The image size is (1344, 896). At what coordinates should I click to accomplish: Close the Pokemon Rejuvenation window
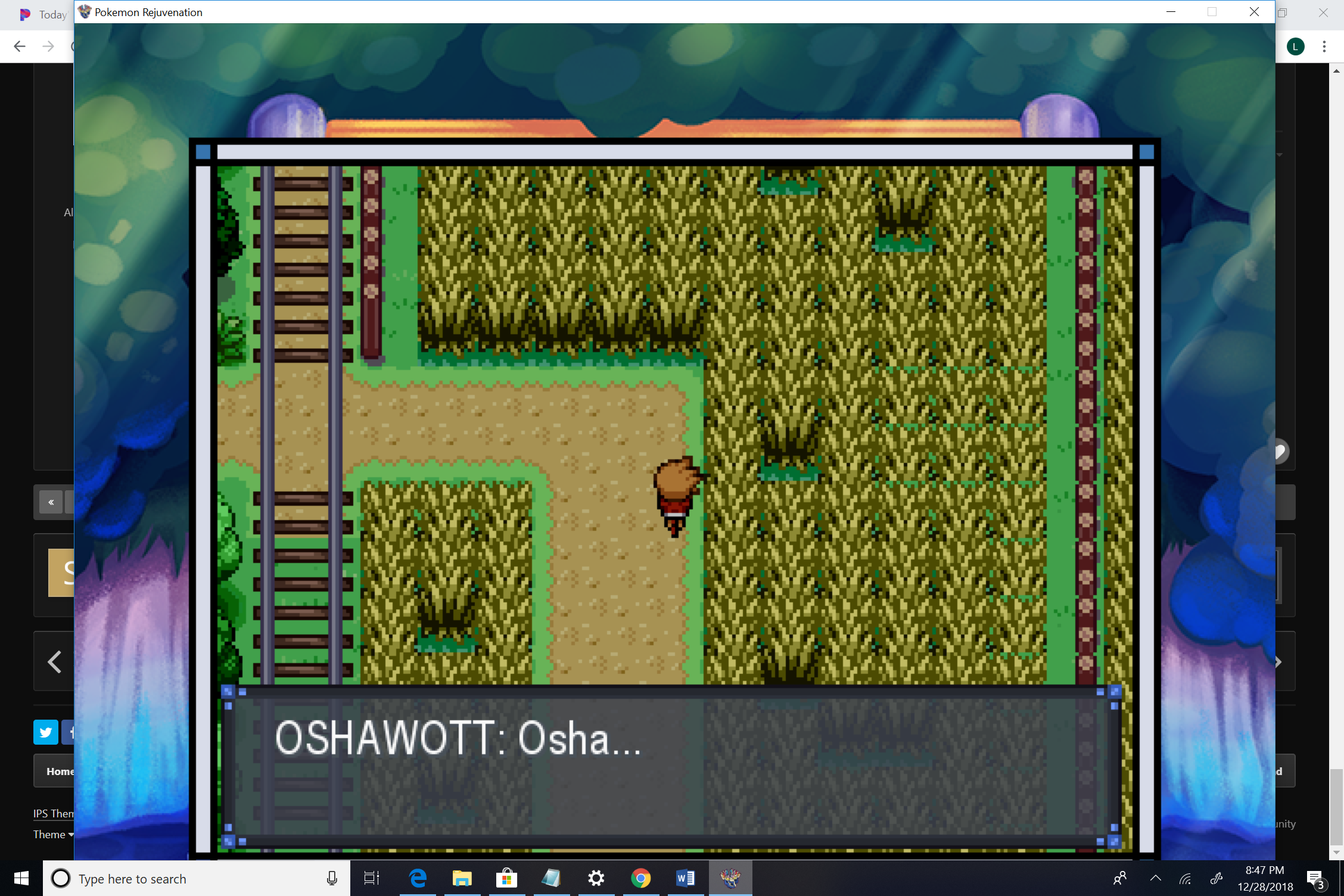tap(1254, 12)
